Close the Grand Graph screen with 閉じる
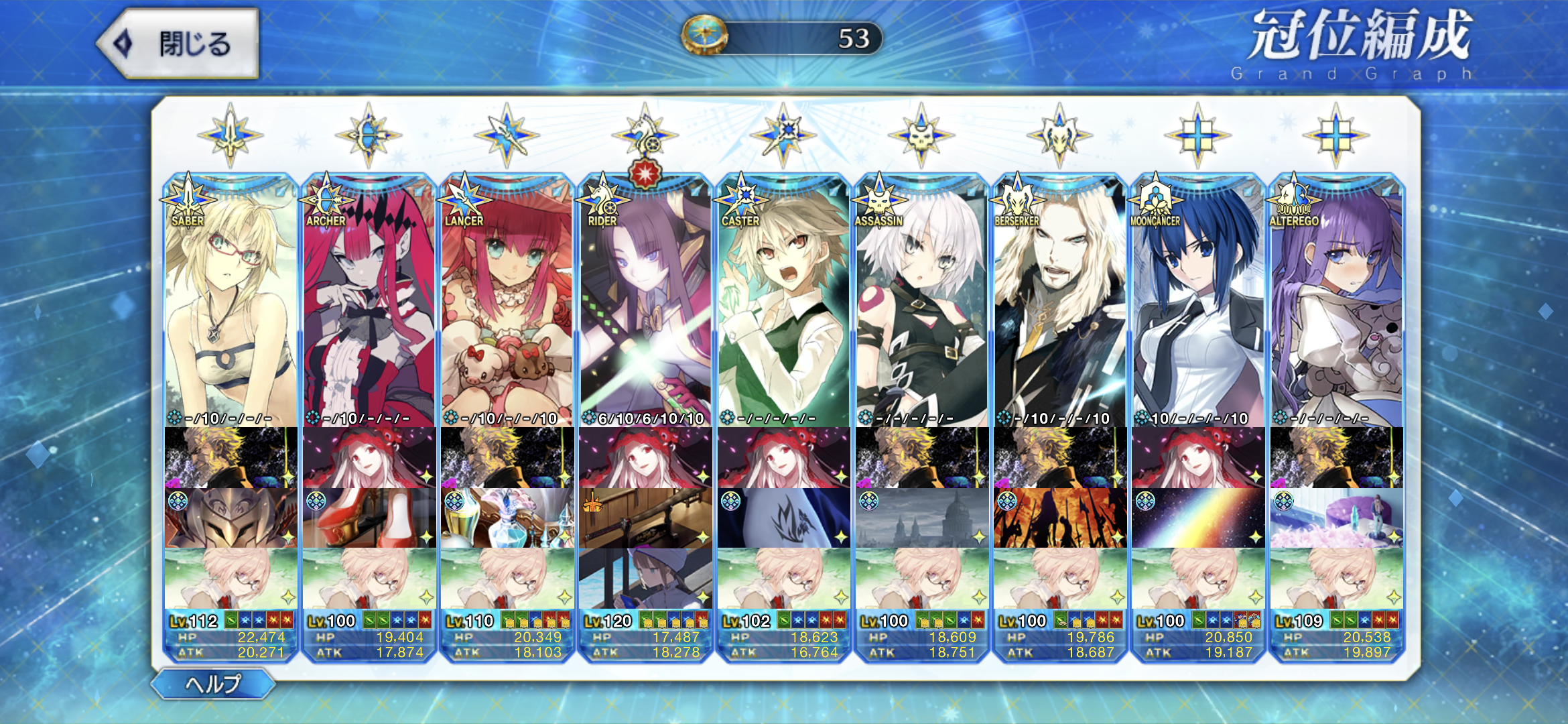Screen dimensions: 1568x724 178,44
